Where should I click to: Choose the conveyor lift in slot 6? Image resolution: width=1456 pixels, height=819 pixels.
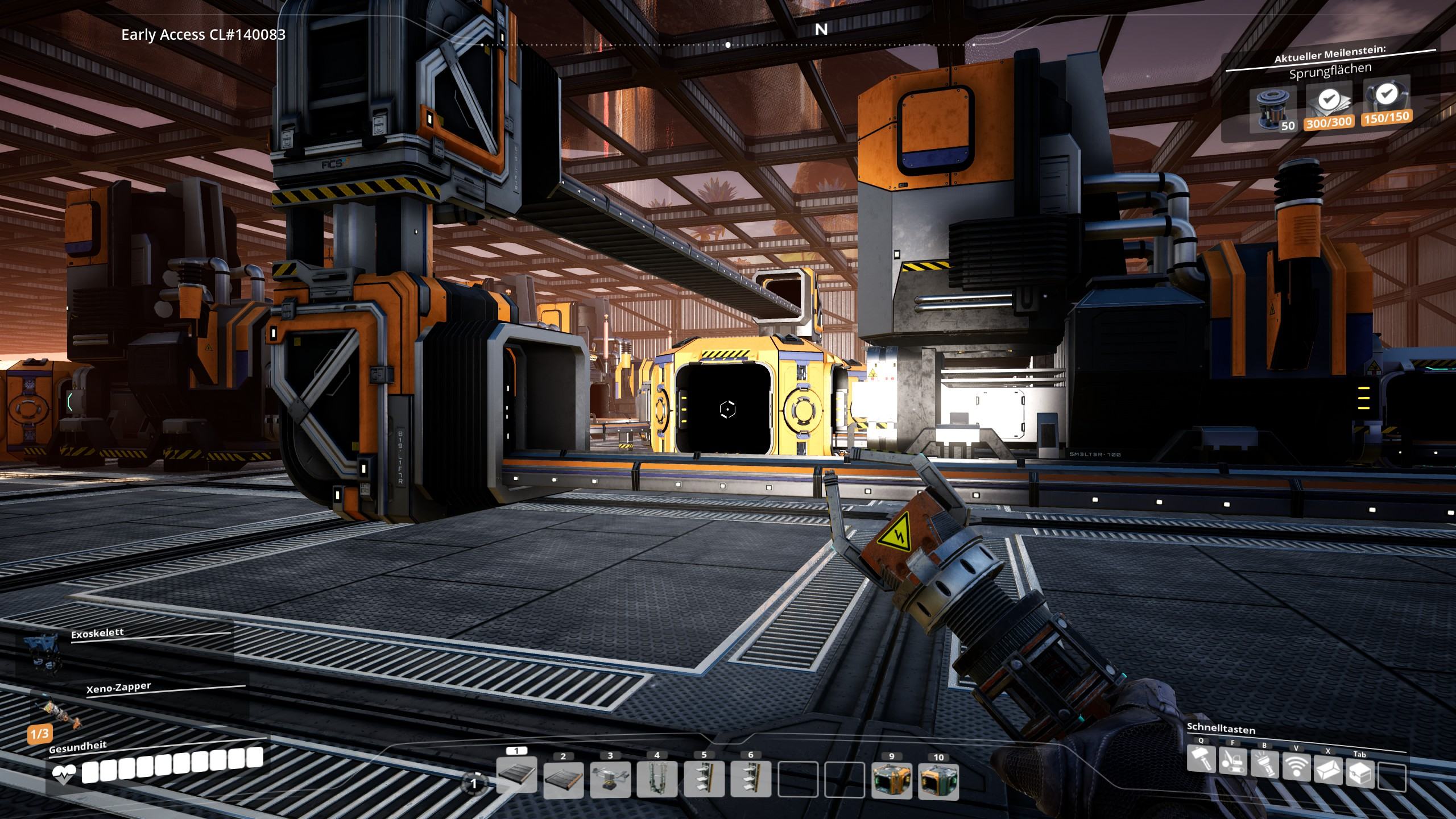pos(751,780)
